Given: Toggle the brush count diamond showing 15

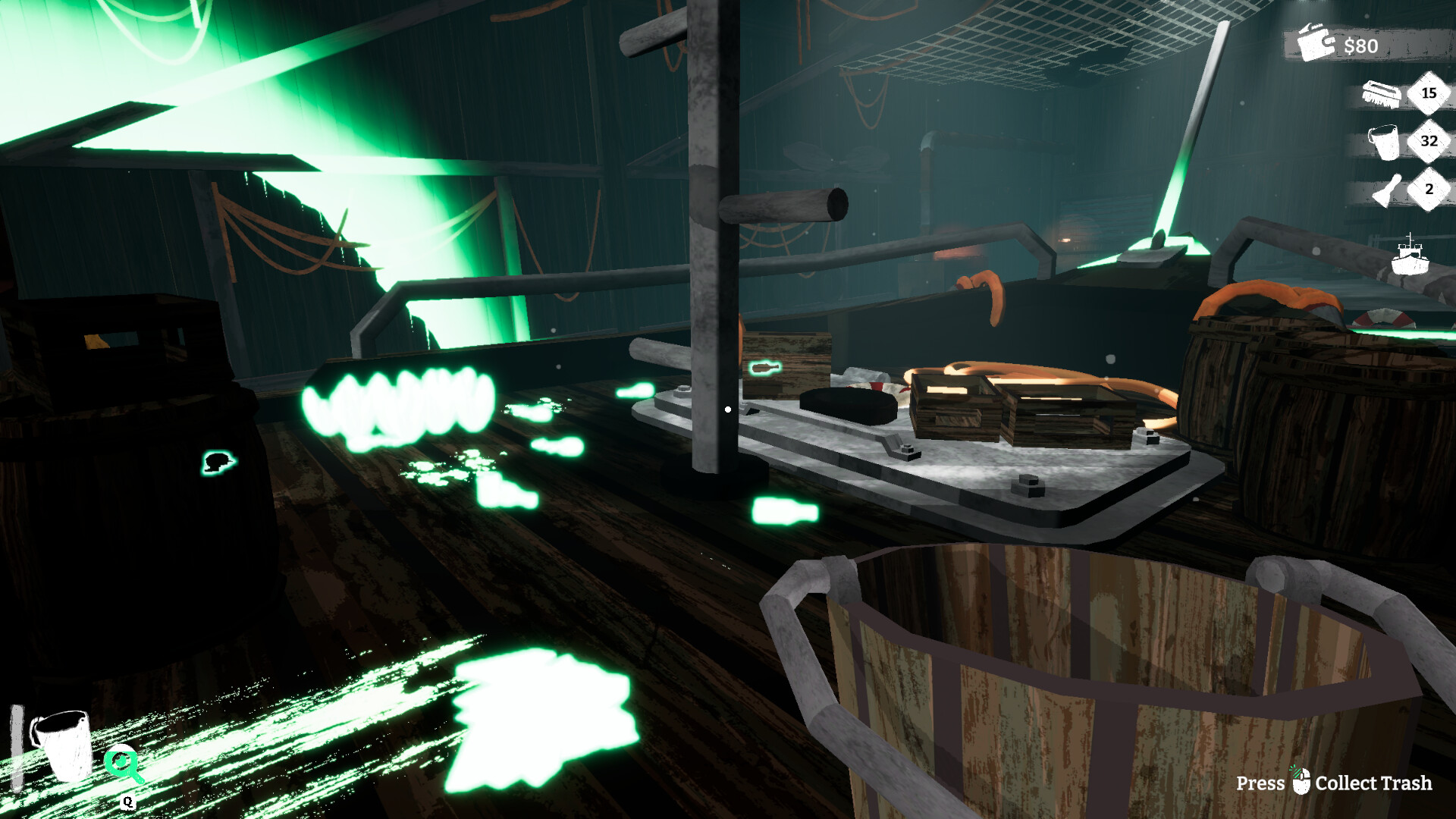Looking at the screenshot, I should [x=1429, y=95].
